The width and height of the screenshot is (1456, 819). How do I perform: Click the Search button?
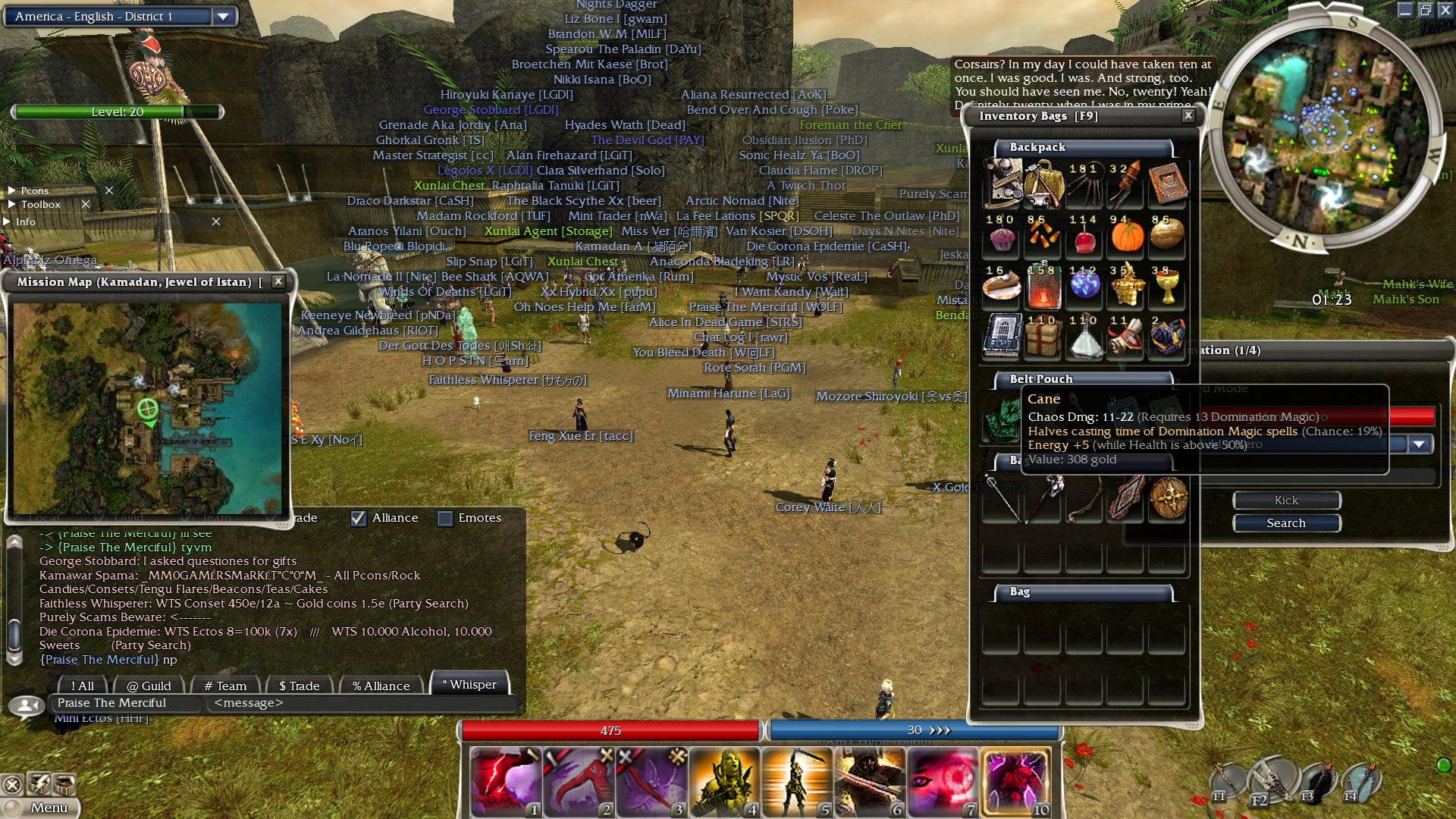[1286, 523]
